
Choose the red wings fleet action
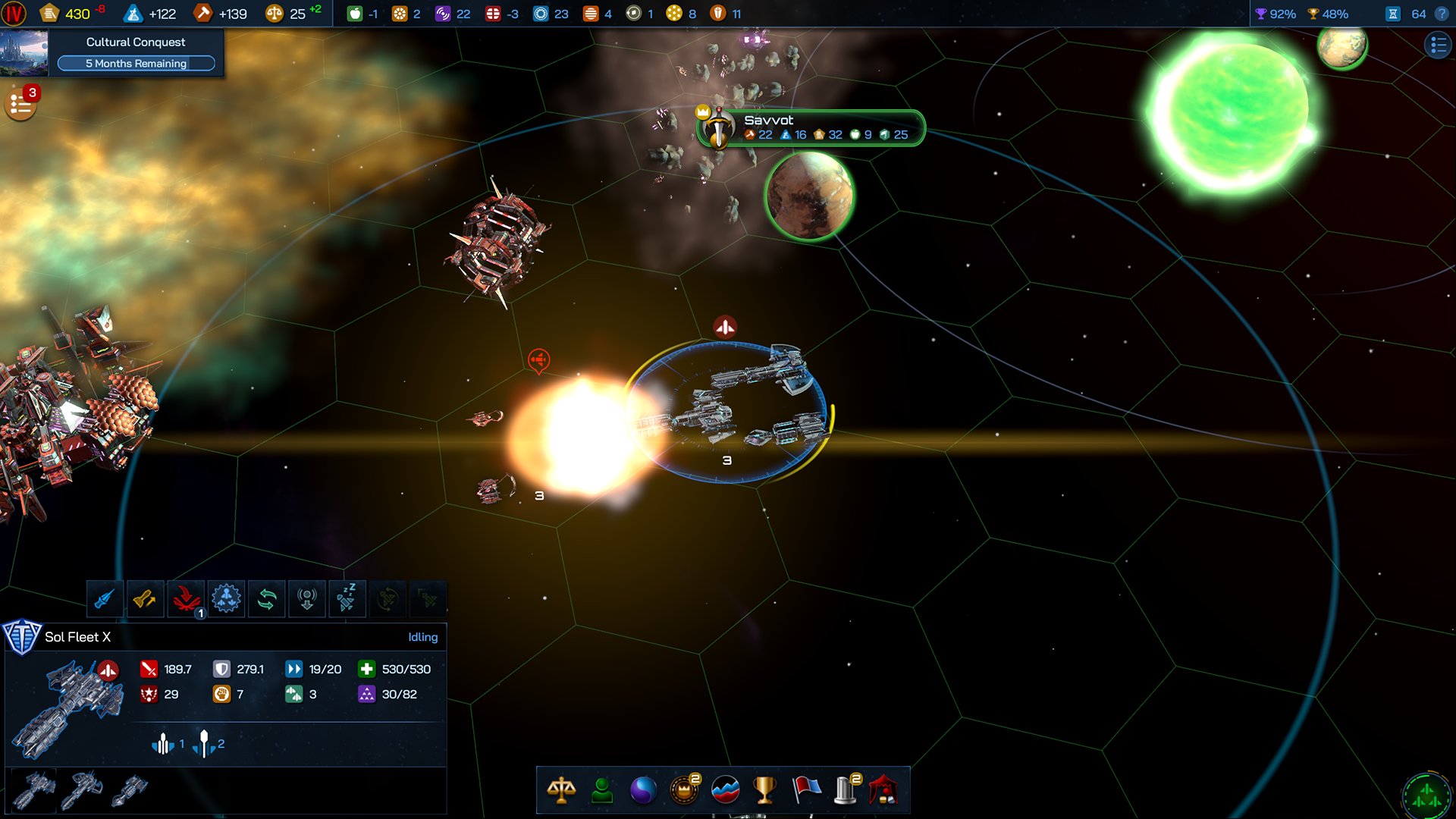point(186,599)
